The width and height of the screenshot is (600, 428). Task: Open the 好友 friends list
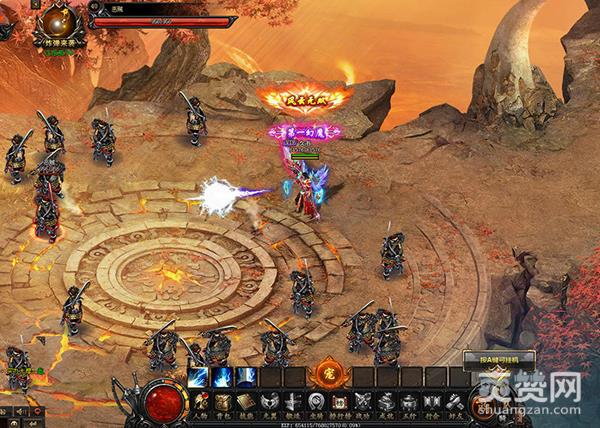[x=454, y=403]
